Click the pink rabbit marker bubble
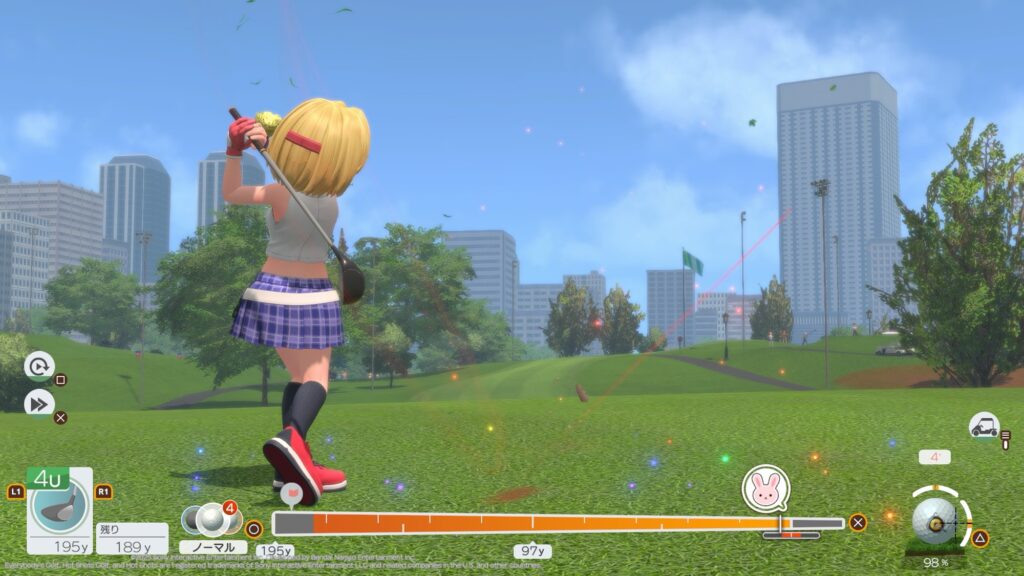This screenshot has width=1024, height=576. pyautogui.click(x=765, y=489)
